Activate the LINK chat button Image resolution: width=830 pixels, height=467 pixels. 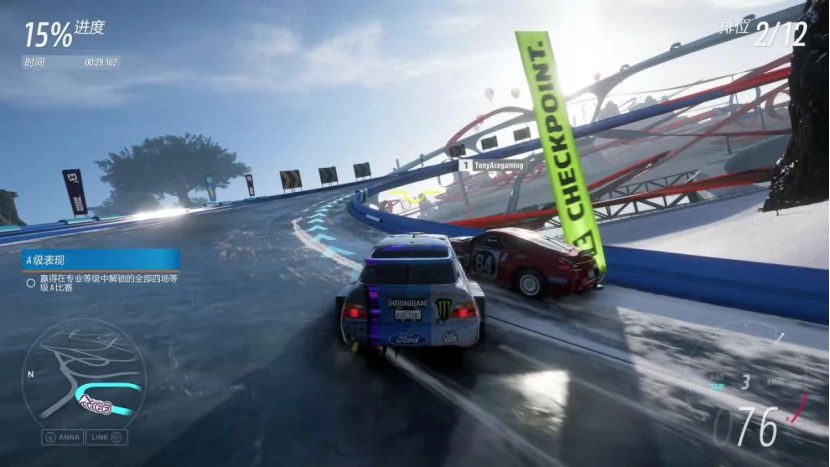pos(106,437)
